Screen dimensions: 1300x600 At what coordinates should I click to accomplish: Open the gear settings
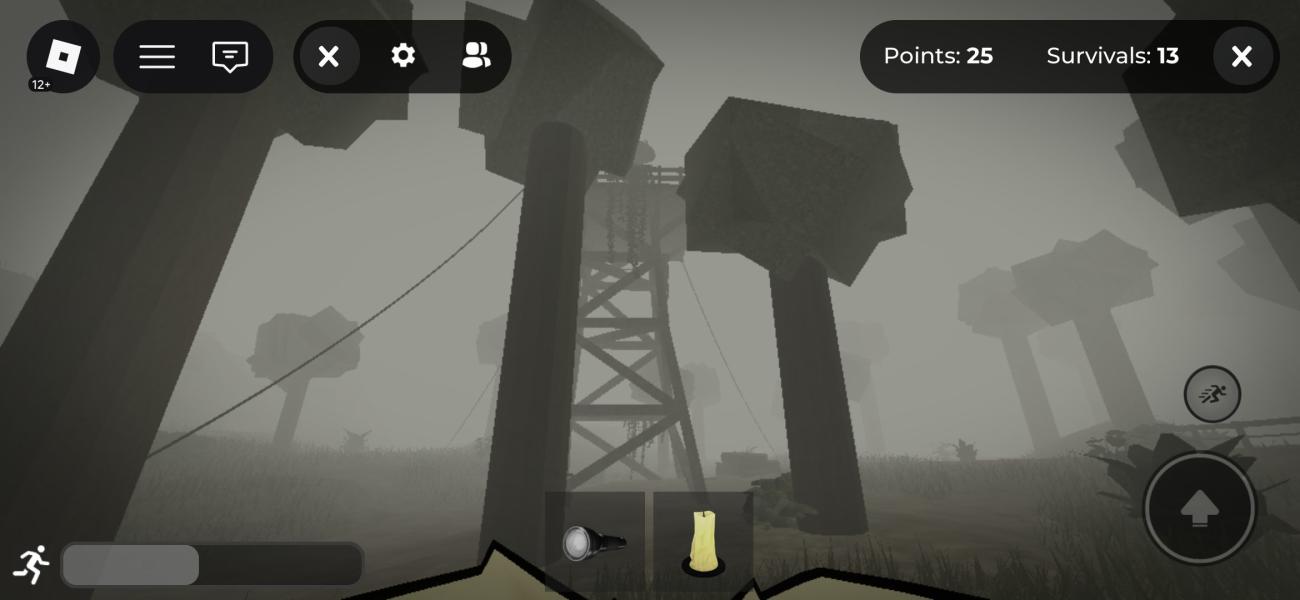[x=403, y=57]
